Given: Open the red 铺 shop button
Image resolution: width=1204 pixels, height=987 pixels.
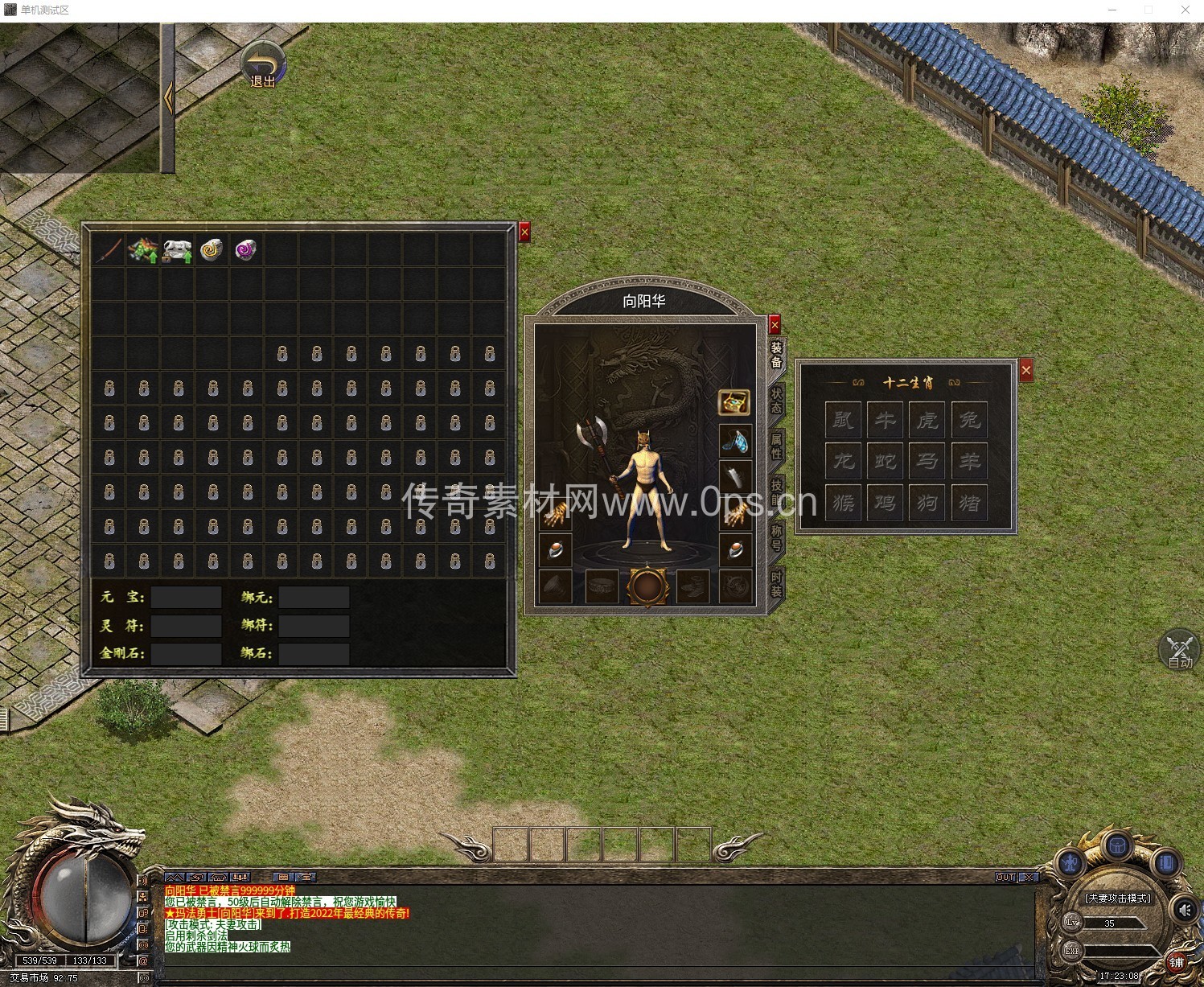Looking at the screenshot, I should tap(1176, 962).
